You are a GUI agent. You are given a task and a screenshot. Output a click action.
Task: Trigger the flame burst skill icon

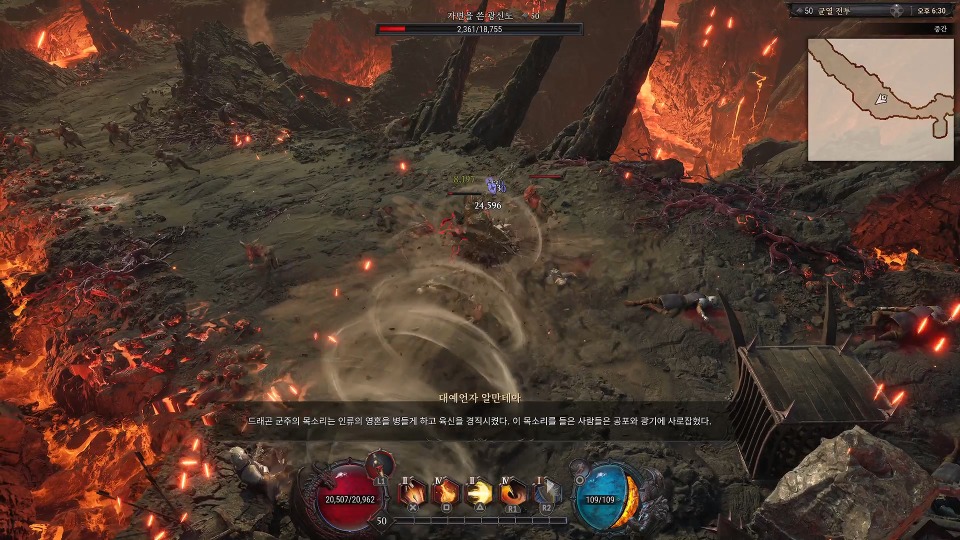tap(445, 492)
